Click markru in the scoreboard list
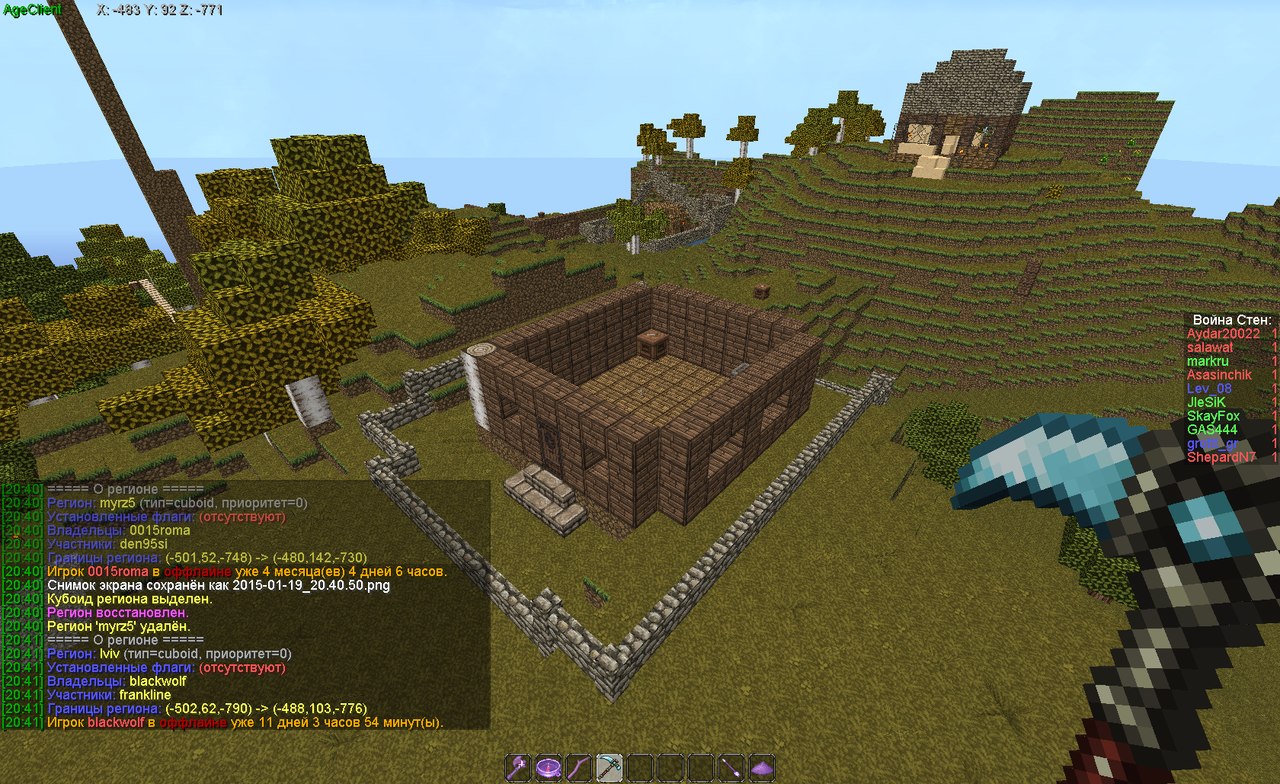 point(1207,361)
